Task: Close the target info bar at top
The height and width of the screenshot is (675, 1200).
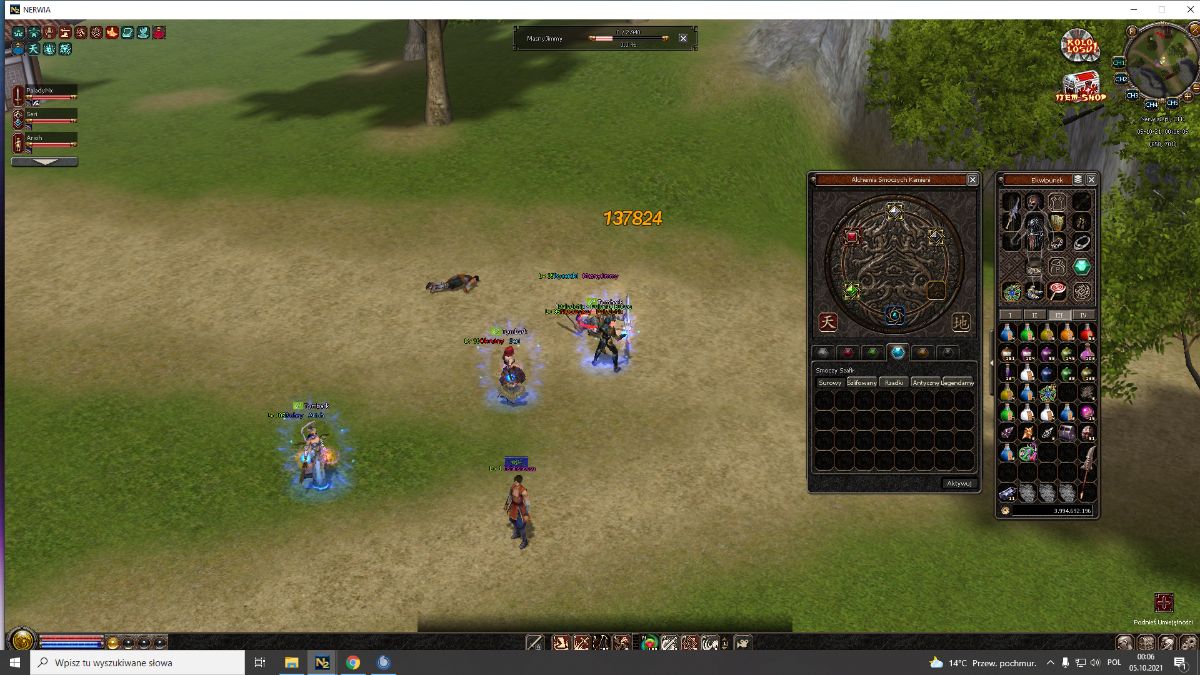Action: coord(683,38)
